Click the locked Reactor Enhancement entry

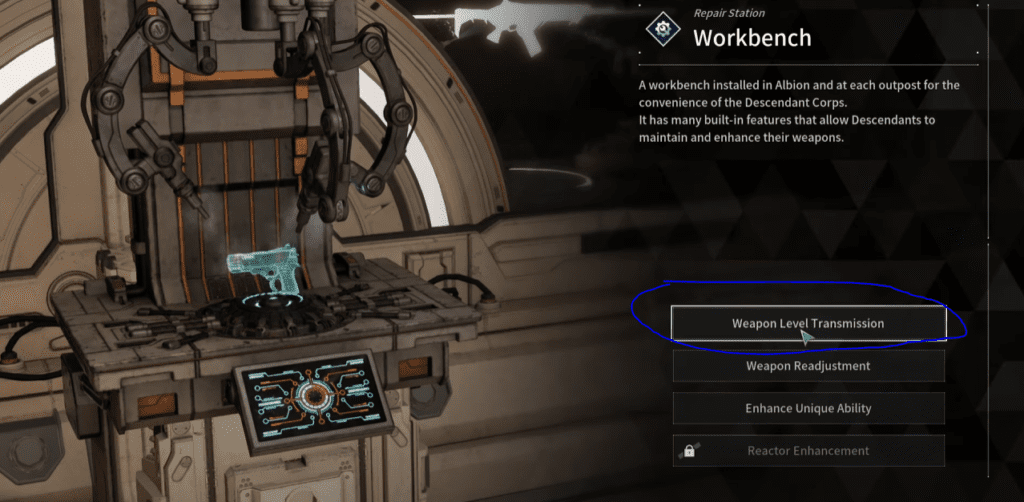click(808, 450)
